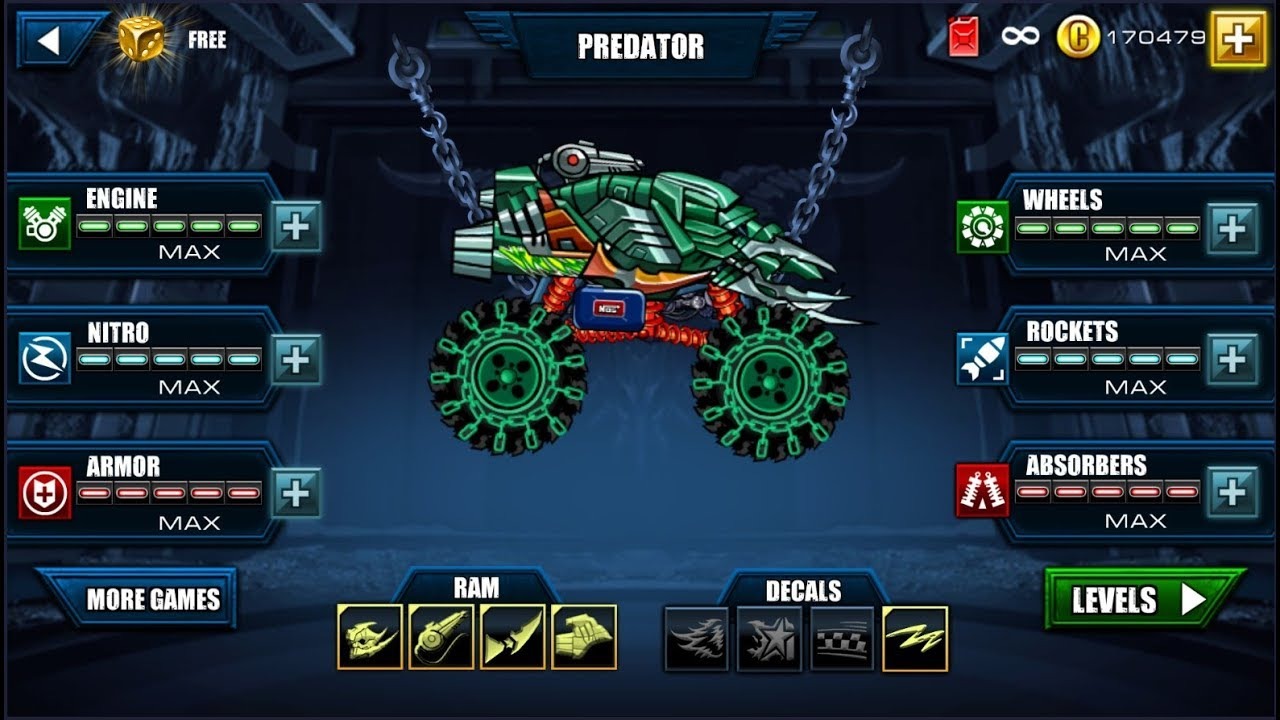Go to the Levels screen

pos(1140,599)
